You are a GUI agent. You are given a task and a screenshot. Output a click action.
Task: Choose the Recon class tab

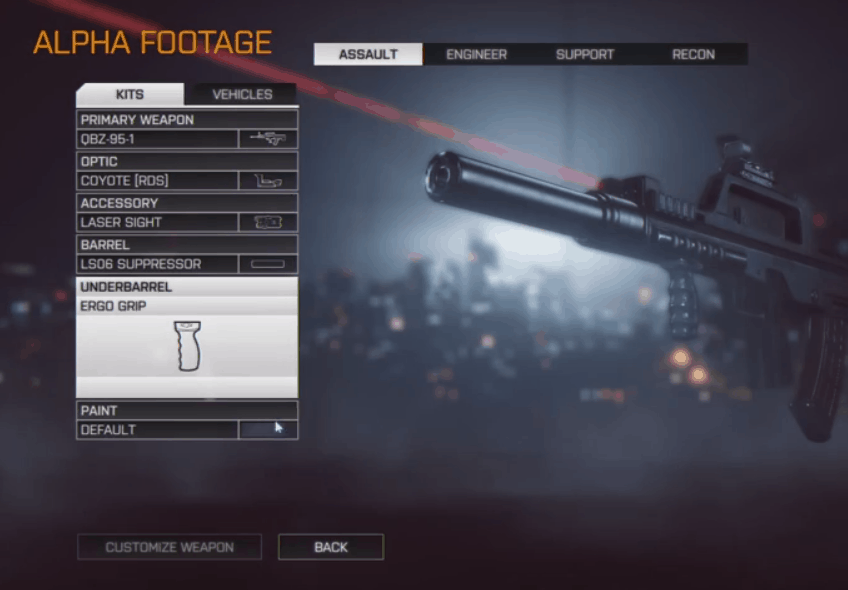click(x=693, y=55)
